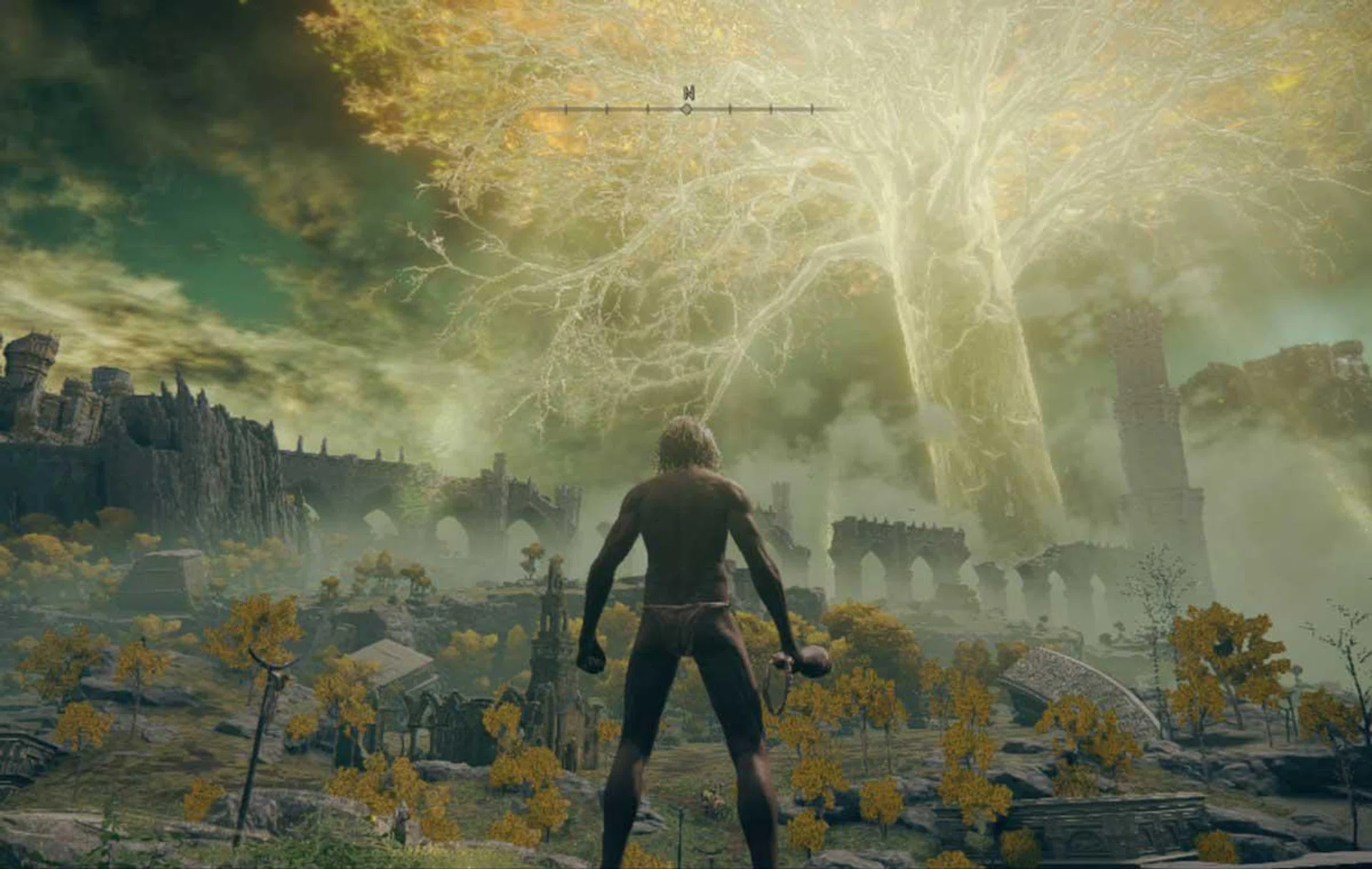The image size is (1372, 869).
Task: Click the north marker on the compass
Action: pyautogui.click(x=688, y=93)
